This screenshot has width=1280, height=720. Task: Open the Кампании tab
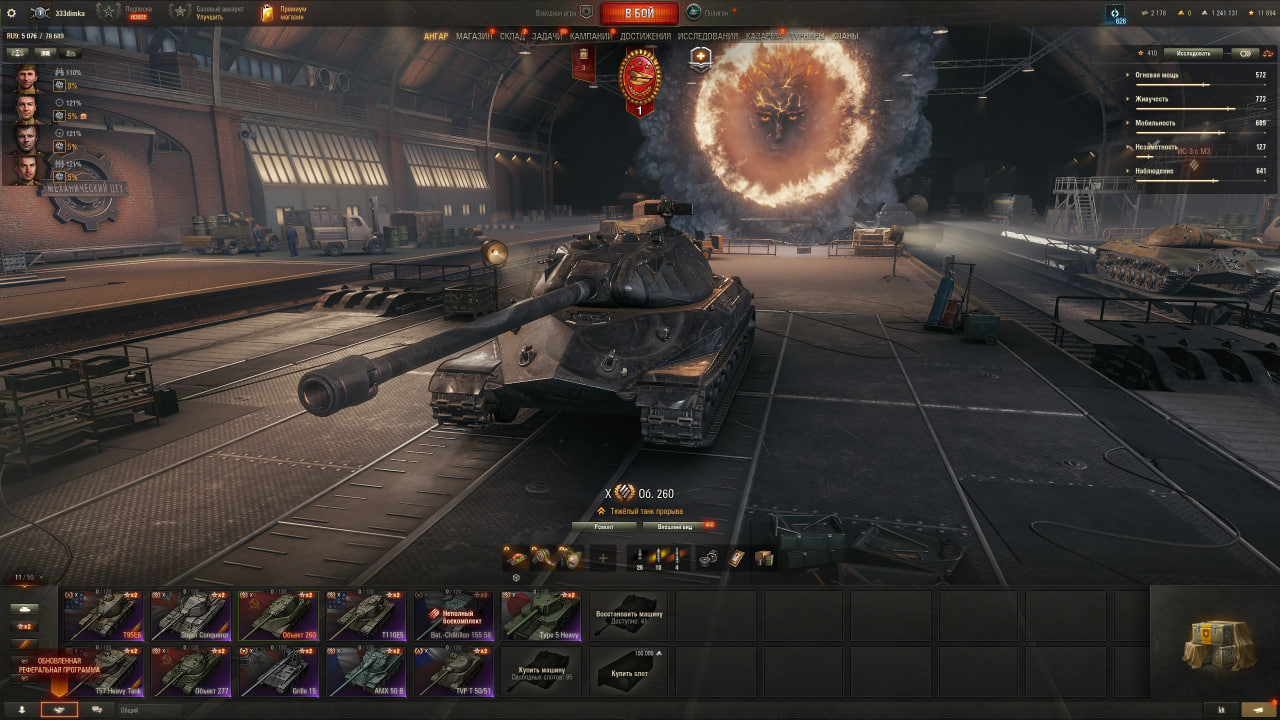click(591, 36)
